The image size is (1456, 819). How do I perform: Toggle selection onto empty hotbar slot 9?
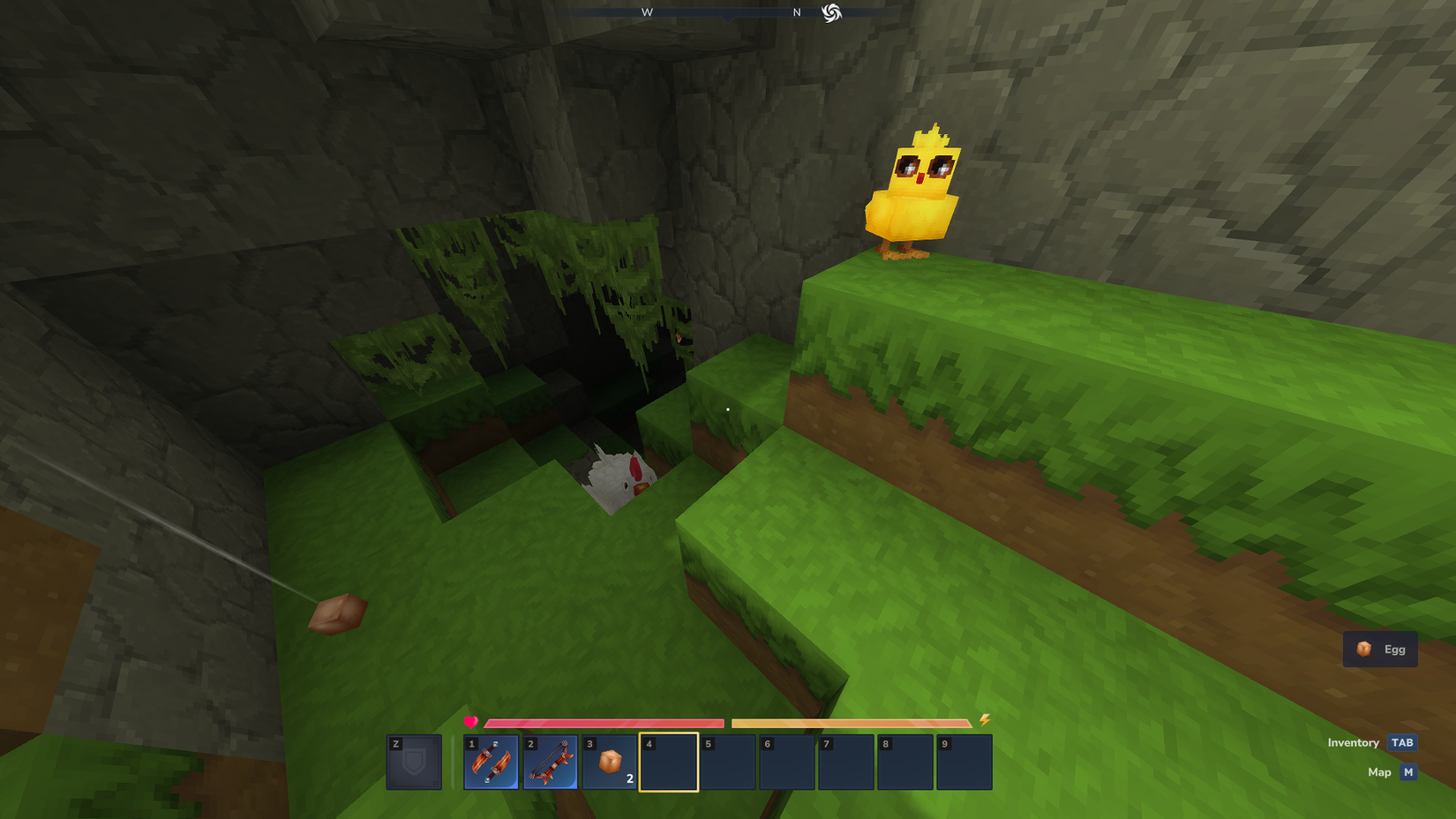pos(965,762)
